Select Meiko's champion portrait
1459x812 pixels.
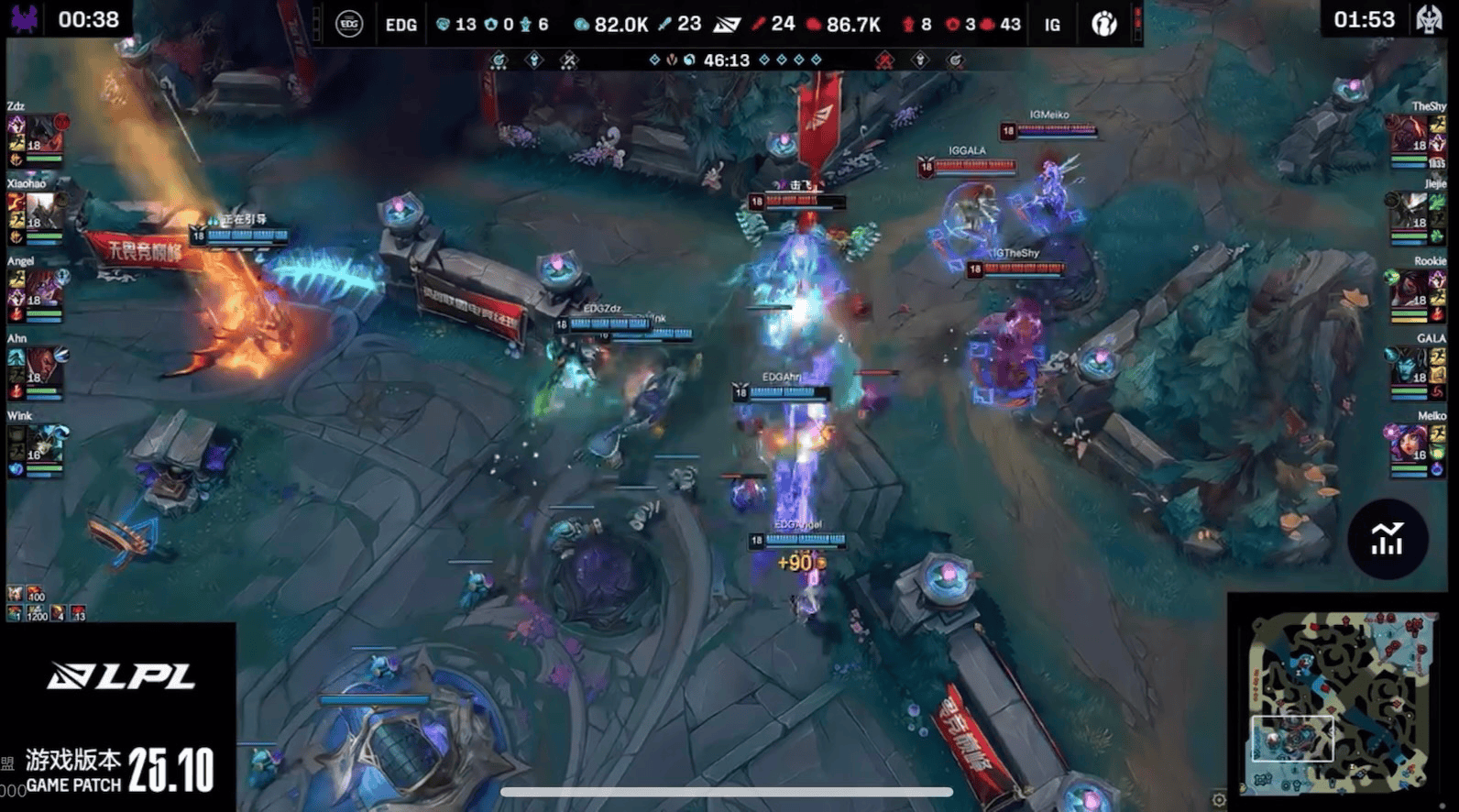pyautogui.click(x=1409, y=444)
